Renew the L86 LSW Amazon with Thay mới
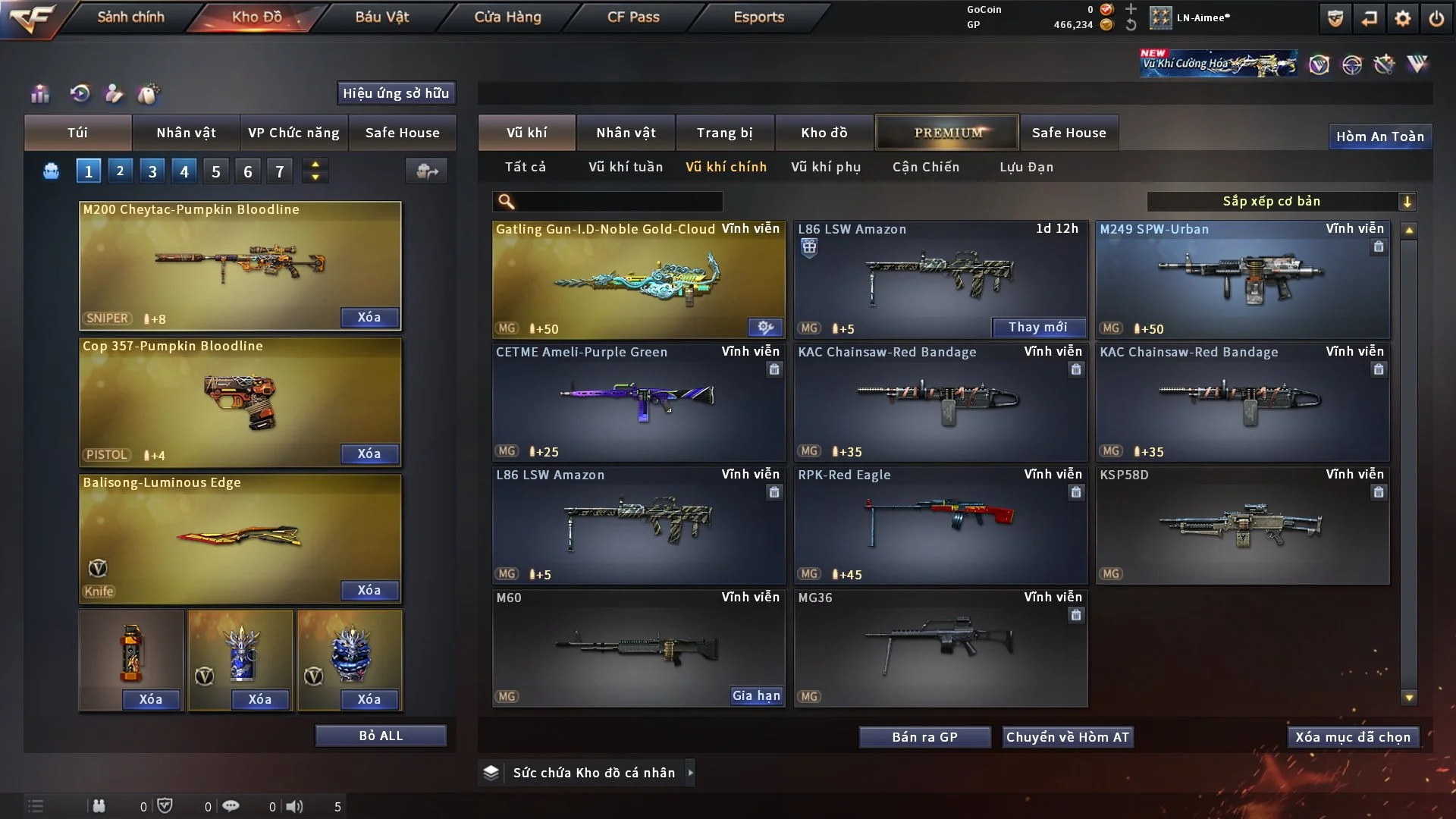This screenshot has height=819, width=1456. (1037, 327)
